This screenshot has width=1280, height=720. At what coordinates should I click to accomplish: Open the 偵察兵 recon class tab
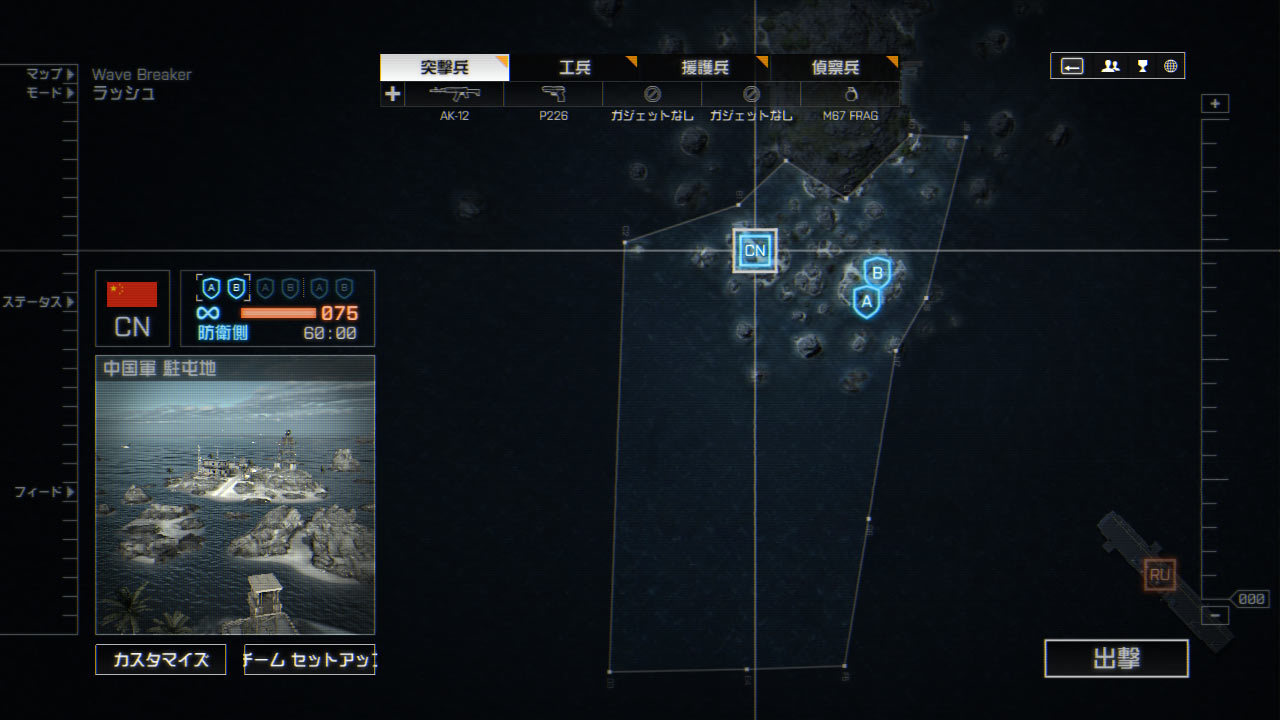pyautogui.click(x=835, y=68)
